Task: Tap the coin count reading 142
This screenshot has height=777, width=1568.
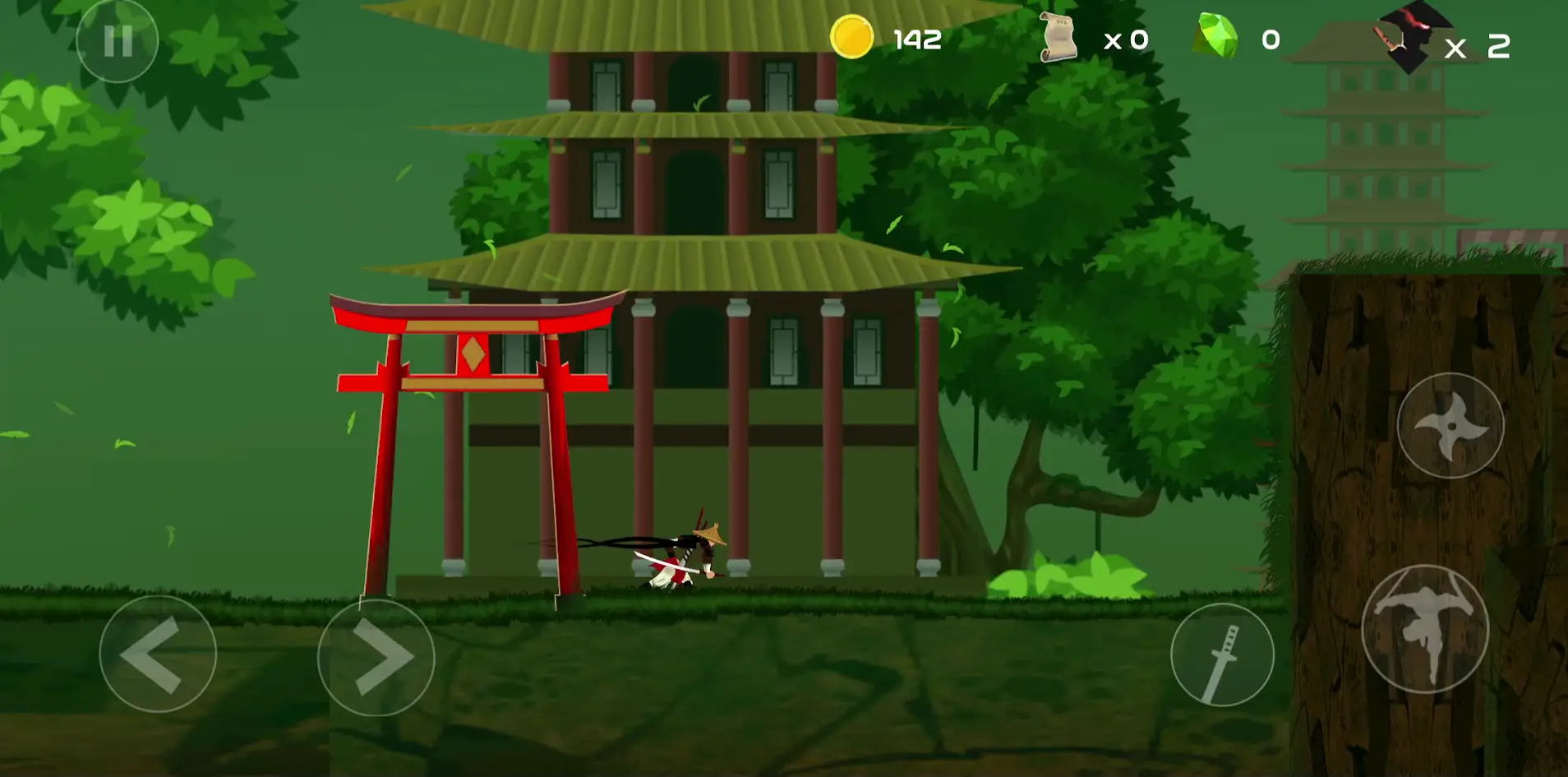Action: click(917, 39)
